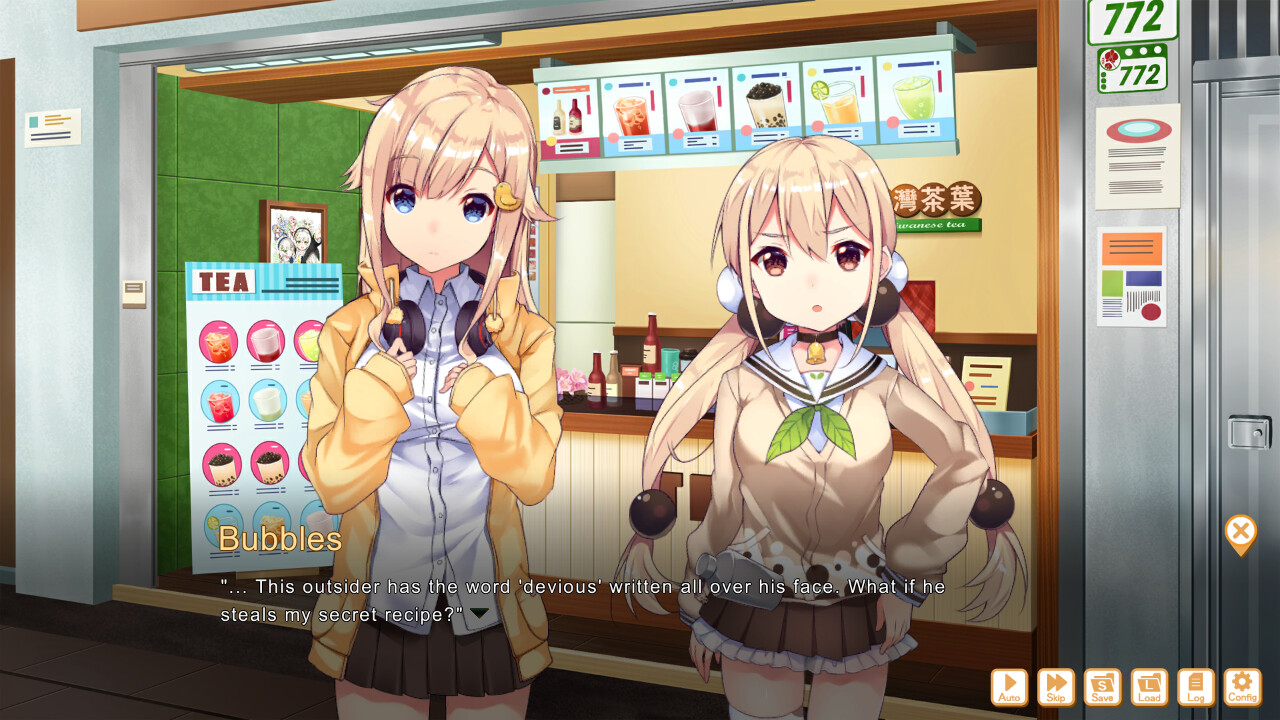
Task: Open the Load game icon
Action: coord(1150,686)
